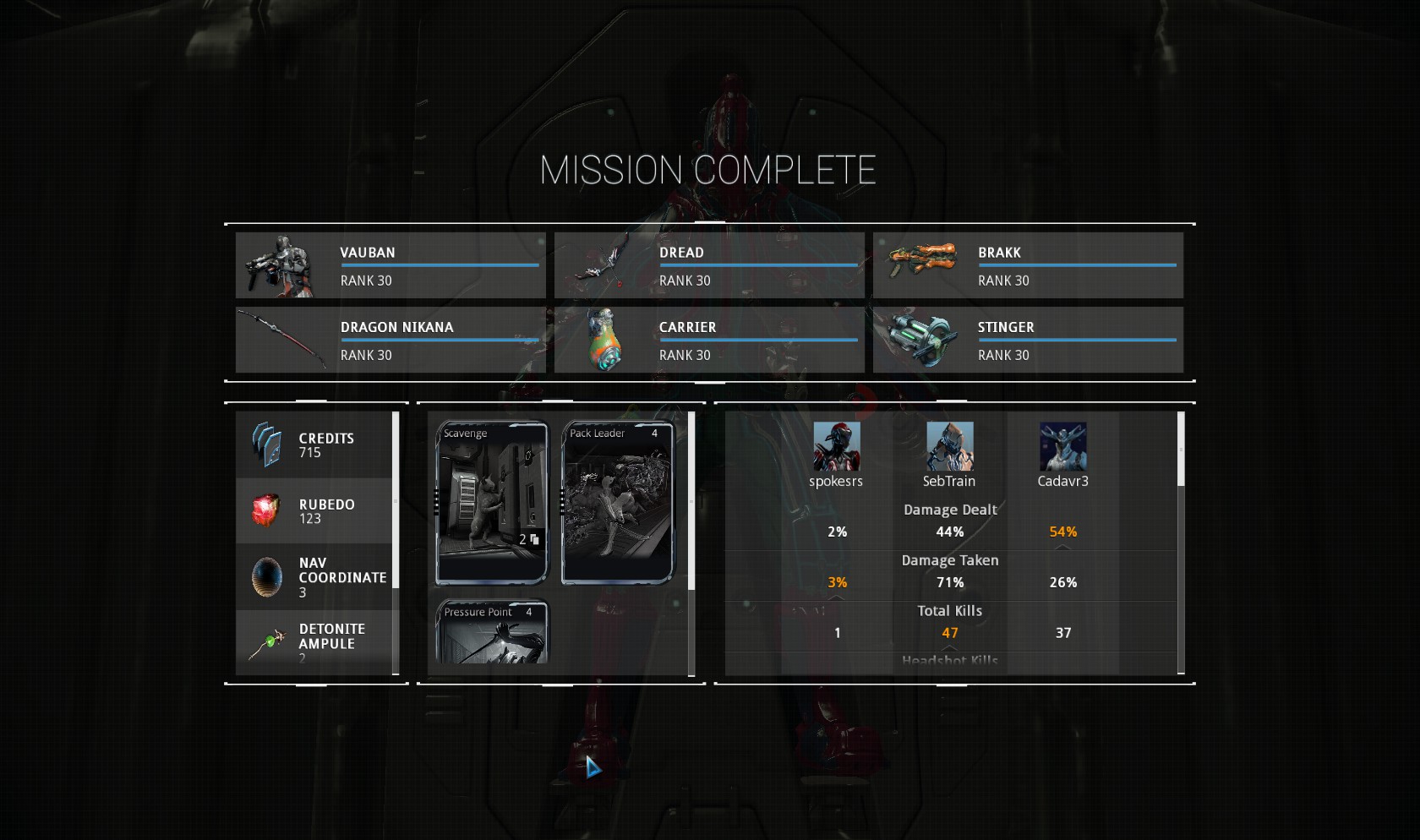Choose the Nav Coordinate reward row
The width and height of the screenshot is (1420, 840).
[x=314, y=577]
